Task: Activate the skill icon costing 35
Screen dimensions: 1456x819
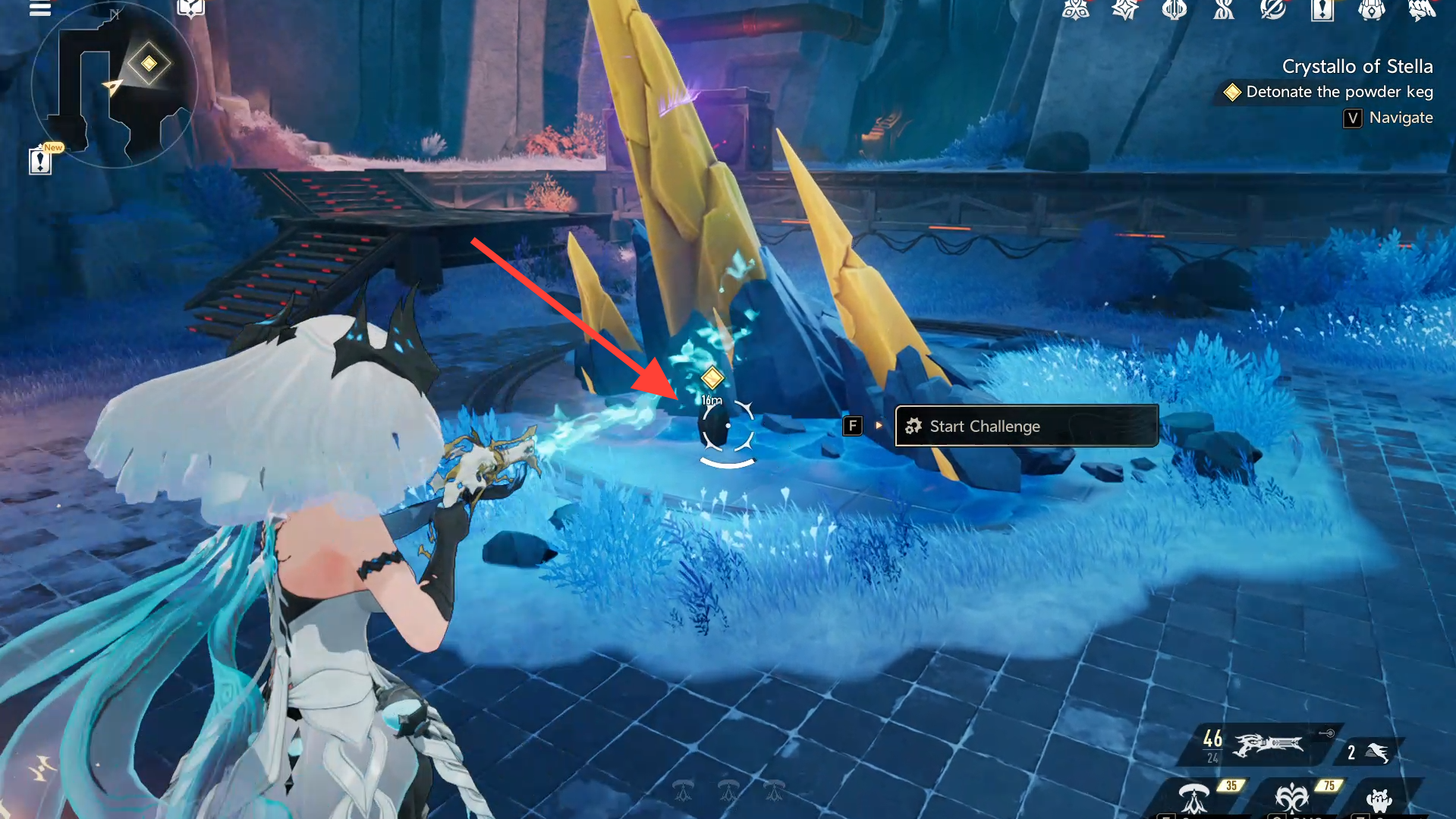Action: pos(1195,799)
